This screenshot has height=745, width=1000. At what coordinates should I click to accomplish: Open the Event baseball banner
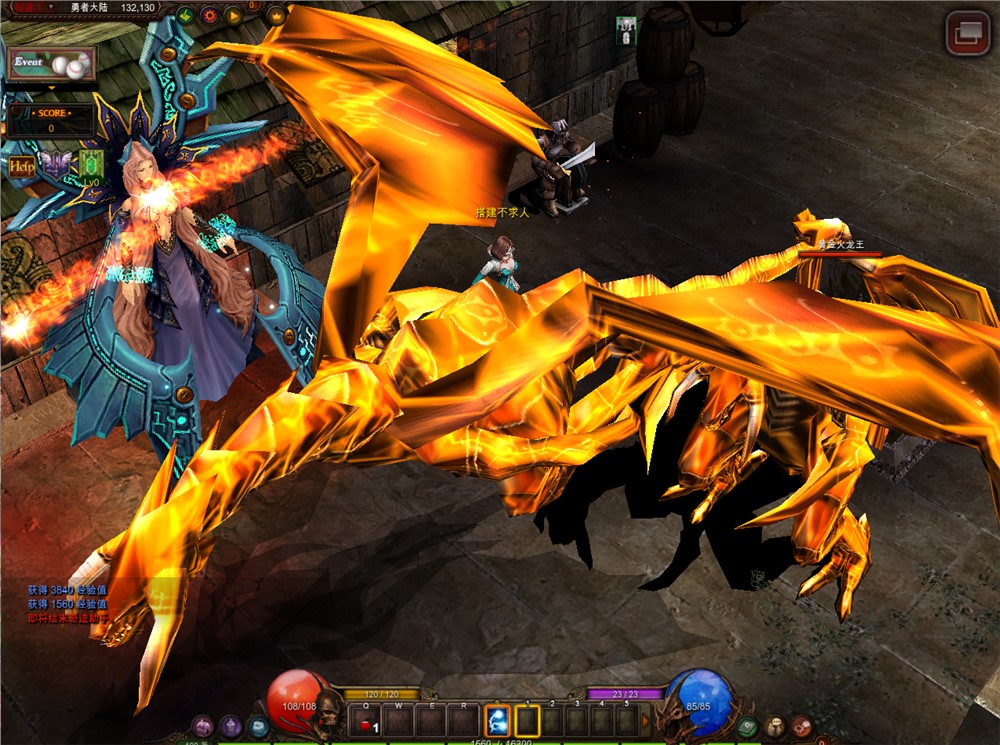coord(51,64)
